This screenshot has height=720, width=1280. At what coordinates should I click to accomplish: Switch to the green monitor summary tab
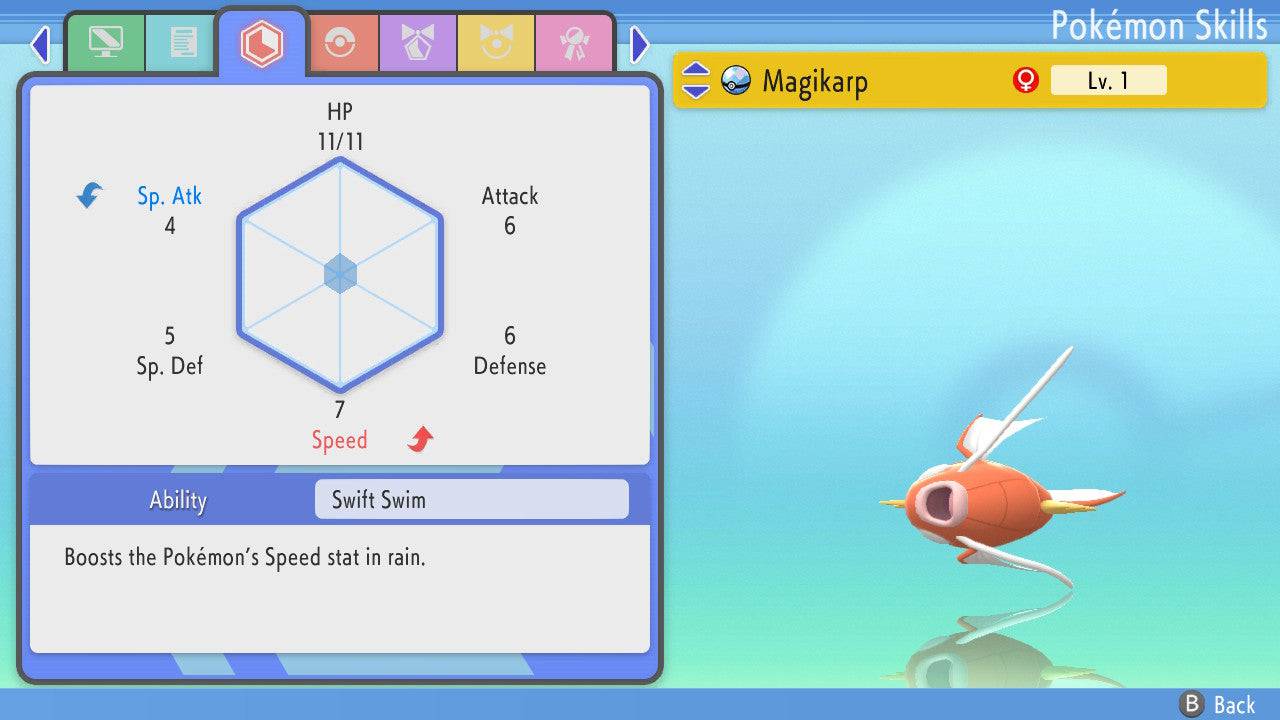[105, 43]
